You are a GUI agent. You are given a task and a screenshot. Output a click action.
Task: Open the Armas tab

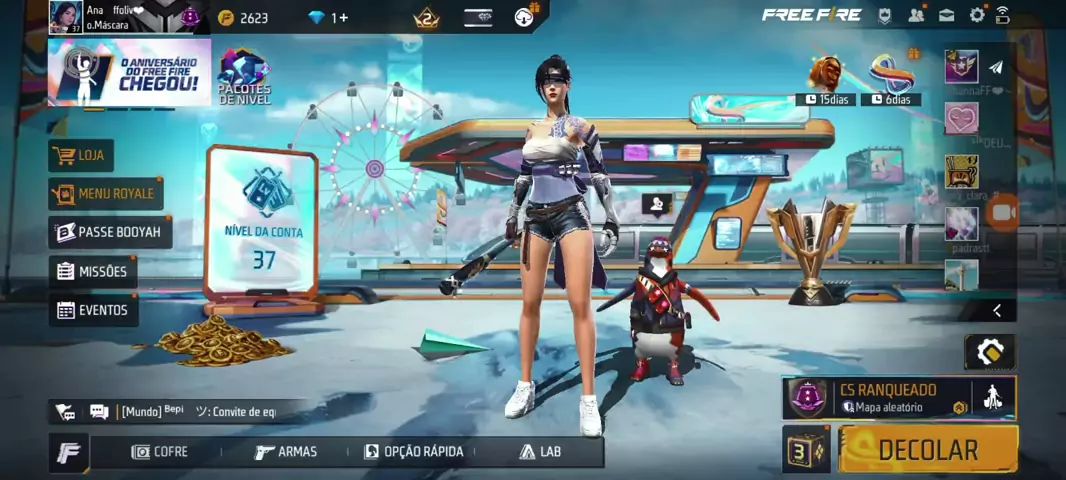pyautogui.click(x=286, y=452)
